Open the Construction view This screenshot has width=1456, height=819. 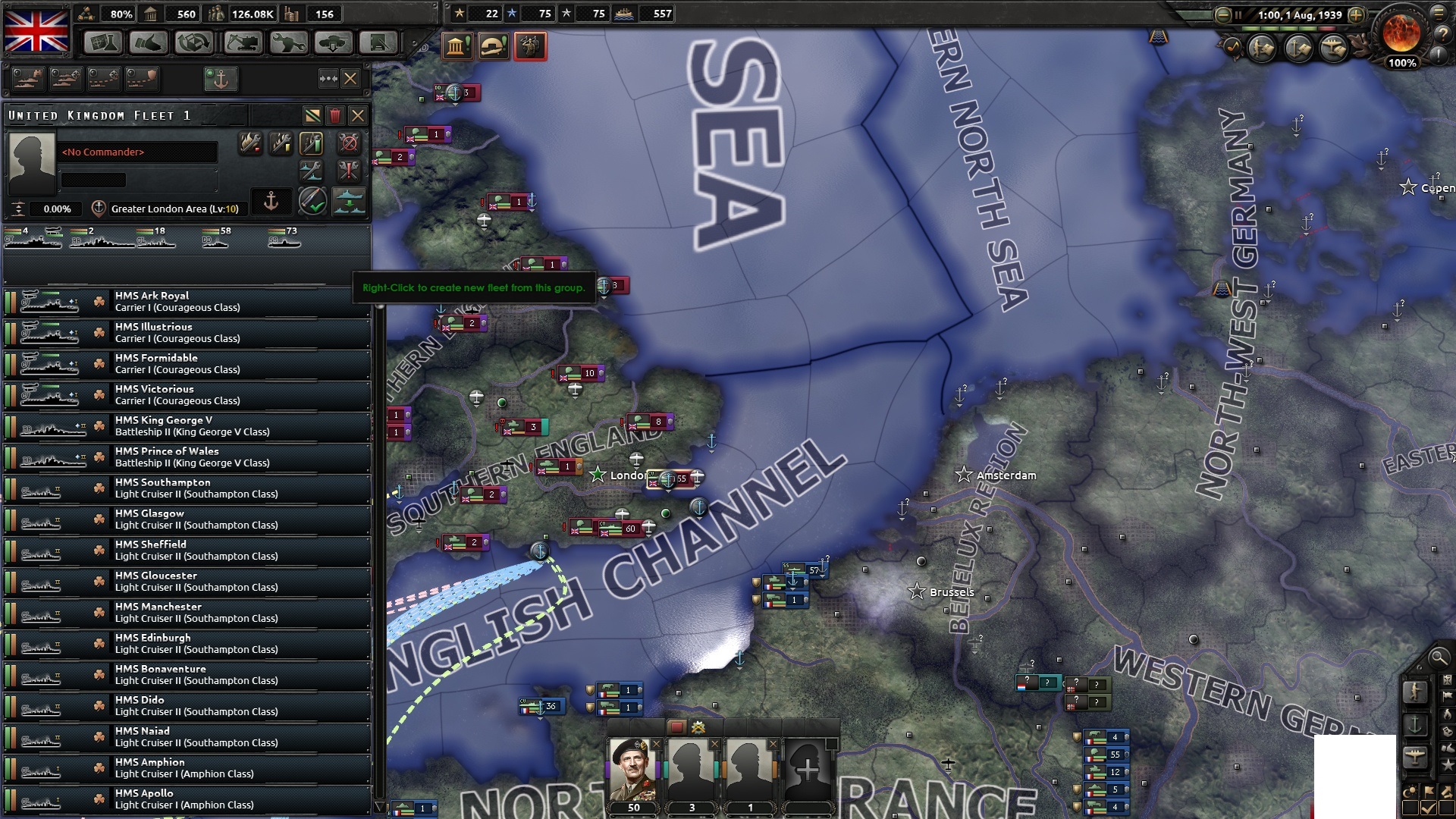pyautogui.click(x=241, y=43)
